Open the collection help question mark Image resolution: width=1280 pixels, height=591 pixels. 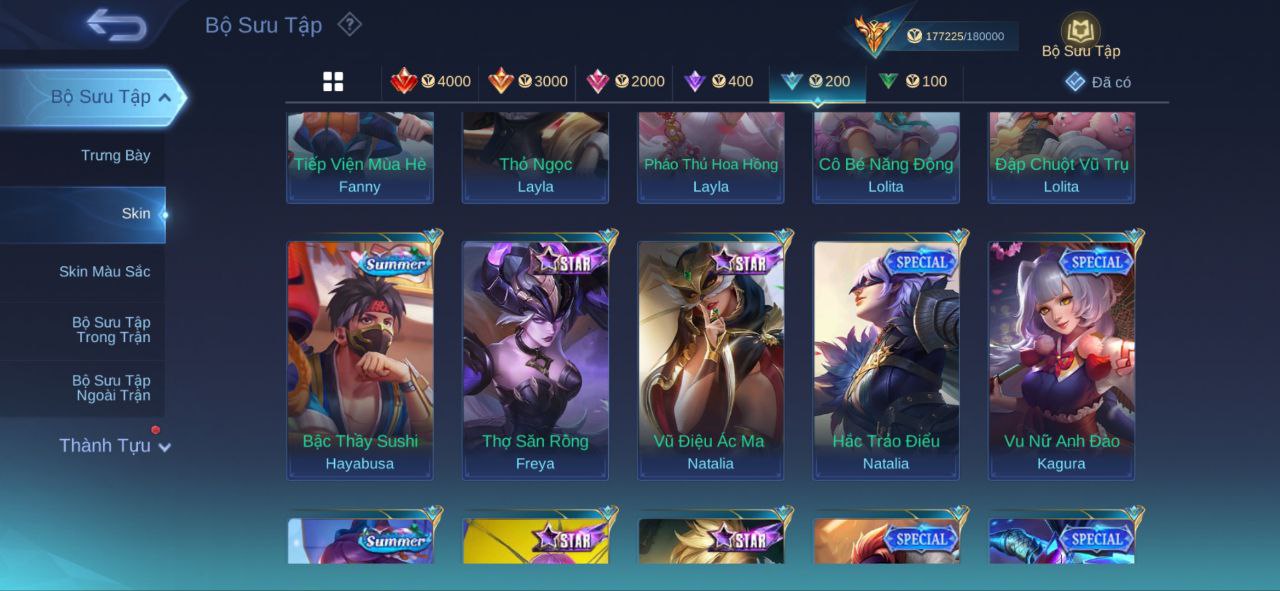point(349,24)
